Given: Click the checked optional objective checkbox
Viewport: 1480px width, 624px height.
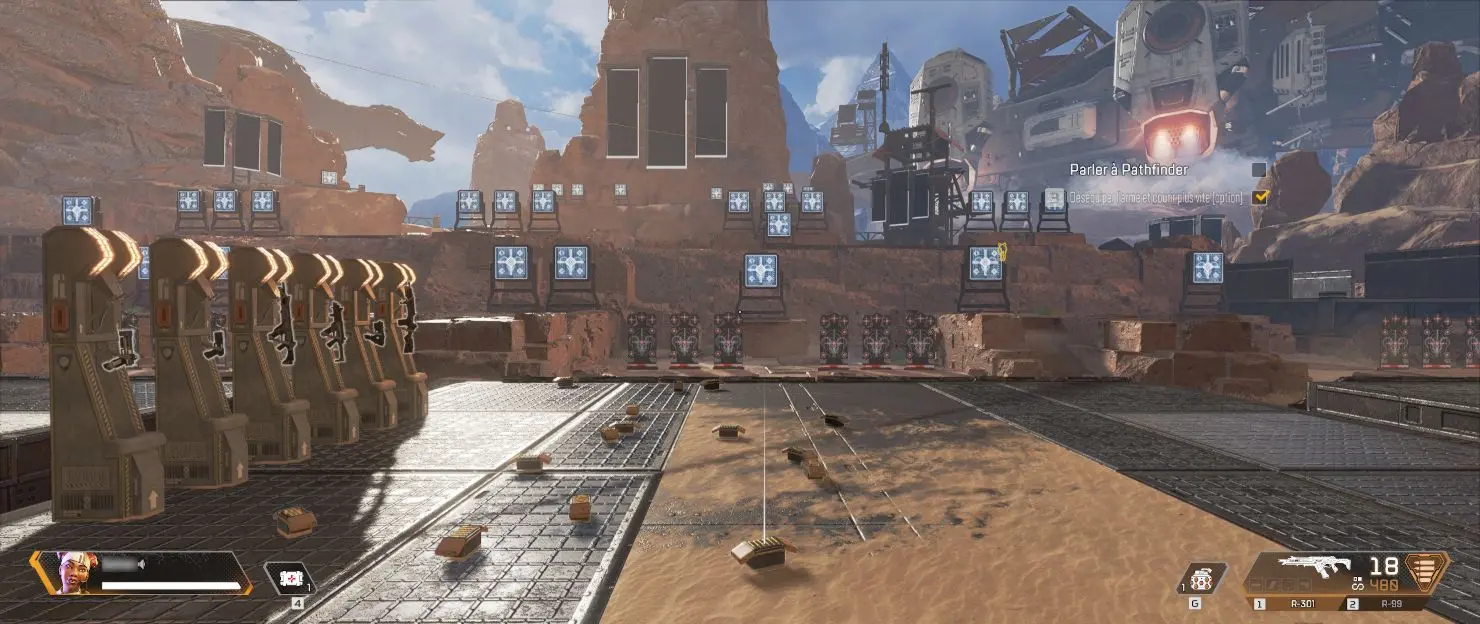Looking at the screenshot, I should point(1260,197).
